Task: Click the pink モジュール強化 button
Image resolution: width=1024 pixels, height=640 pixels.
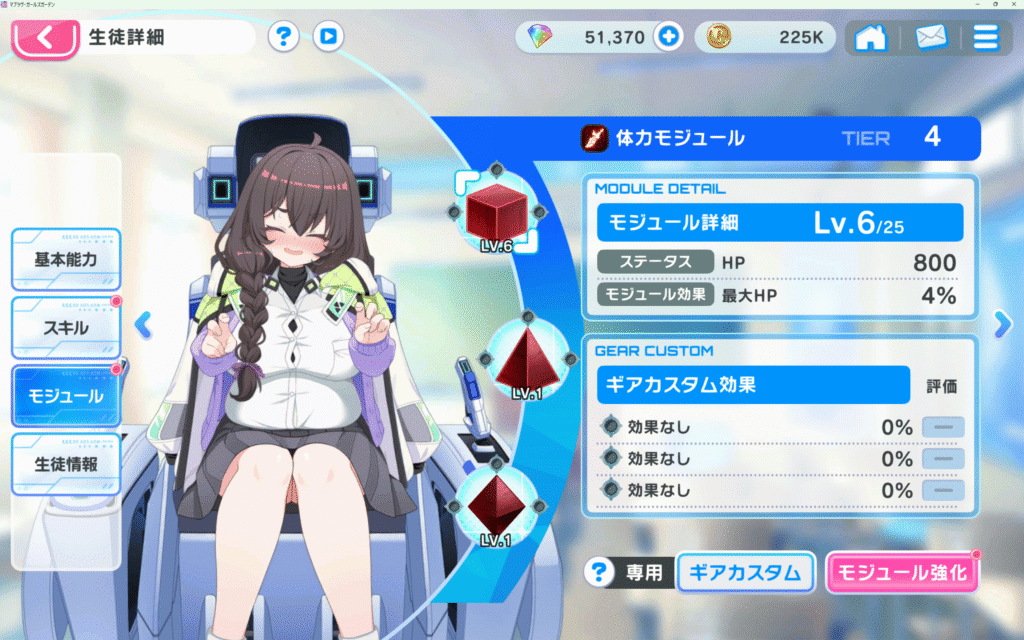Action: coord(902,573)
